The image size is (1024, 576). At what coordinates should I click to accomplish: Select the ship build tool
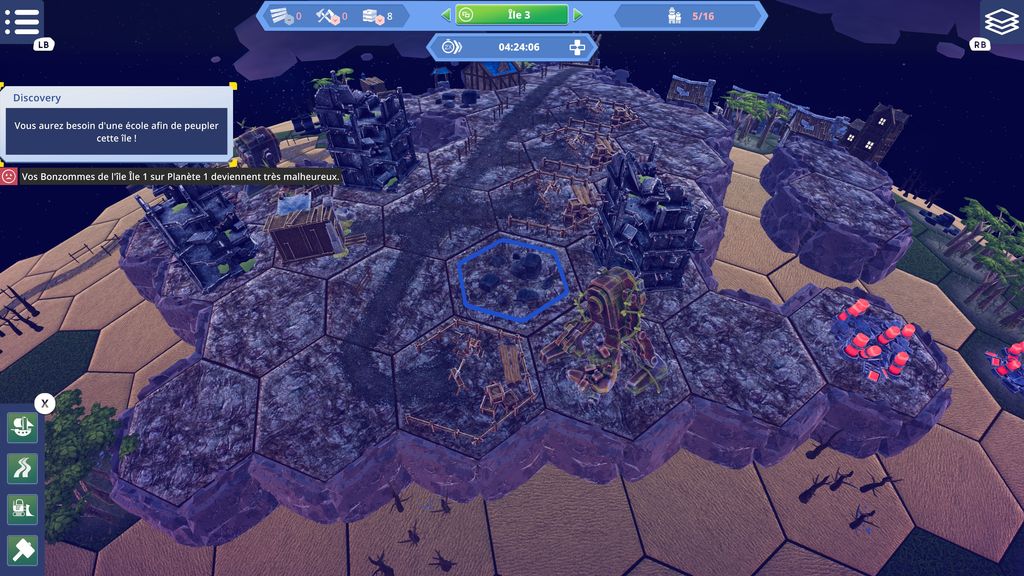[22, 427]
